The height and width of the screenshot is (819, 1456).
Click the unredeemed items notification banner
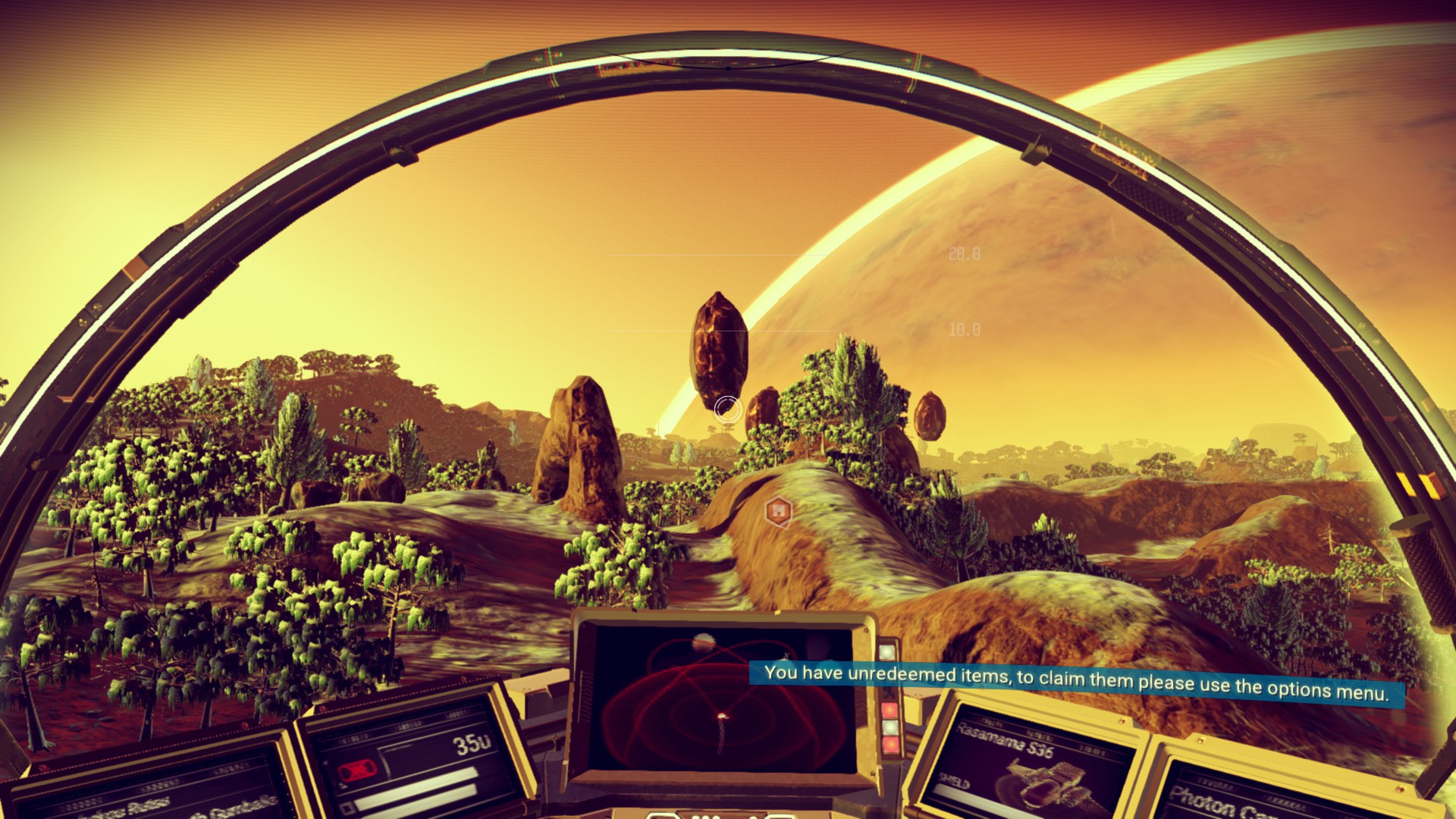[1076, 682]
